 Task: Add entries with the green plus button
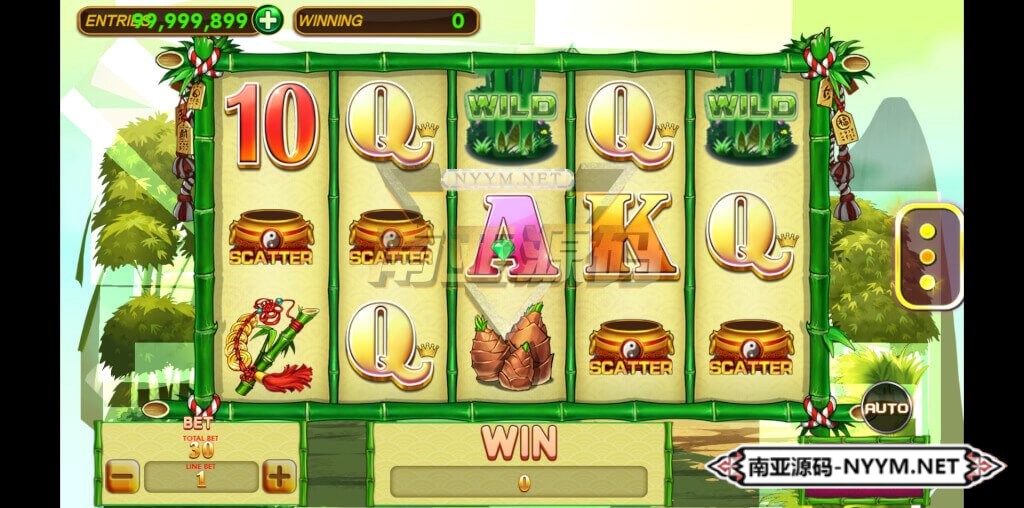[x=267, y=19]
